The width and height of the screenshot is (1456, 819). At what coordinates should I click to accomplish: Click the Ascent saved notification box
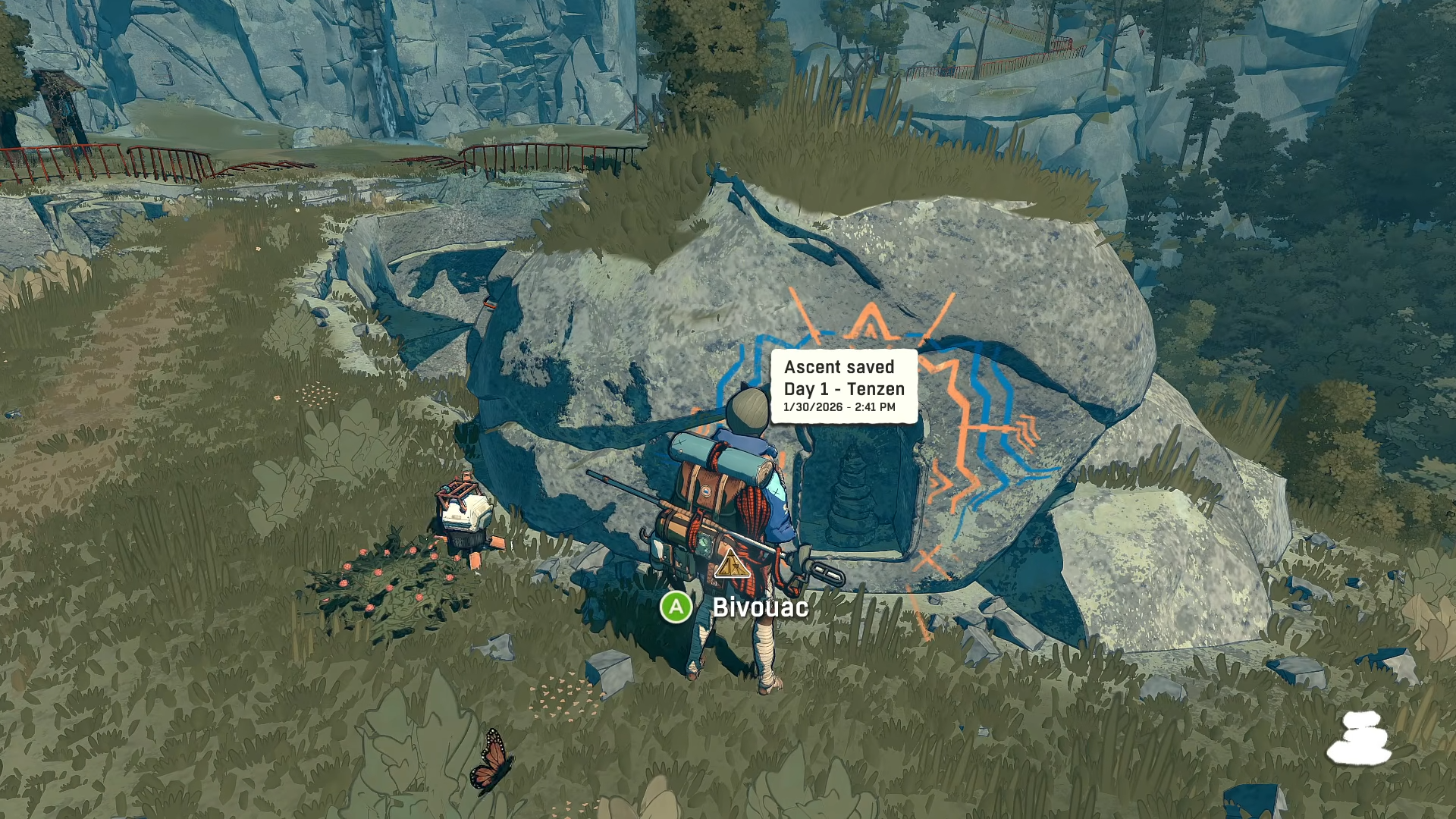point(843,386)
